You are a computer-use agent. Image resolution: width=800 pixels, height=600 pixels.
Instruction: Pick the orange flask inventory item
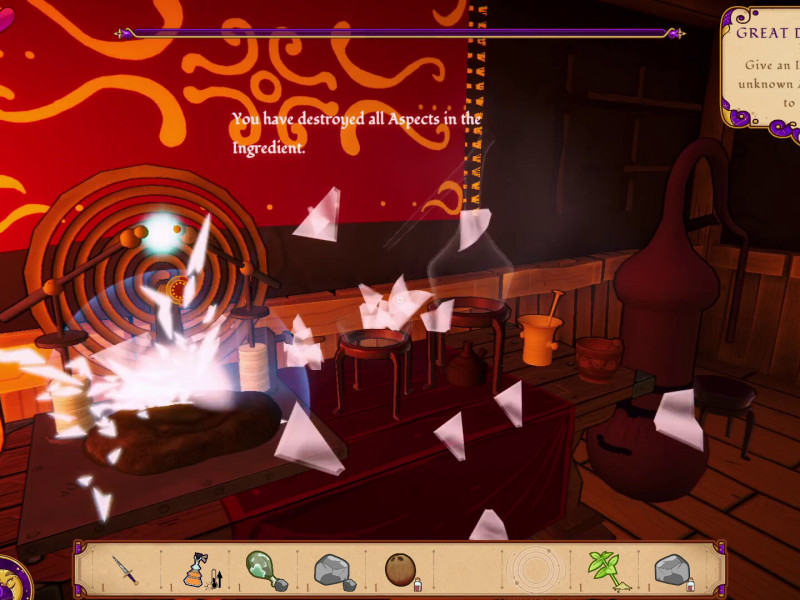pyautogui.click(x=195, y=570)
